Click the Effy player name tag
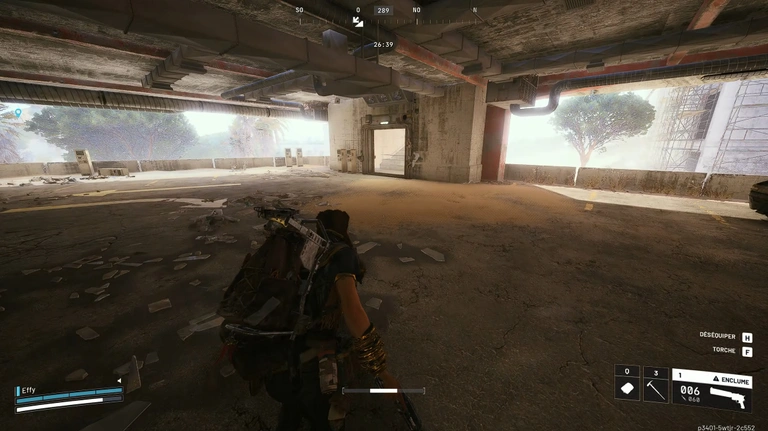This screenshot has height=431, width=768. click(28, 390)
